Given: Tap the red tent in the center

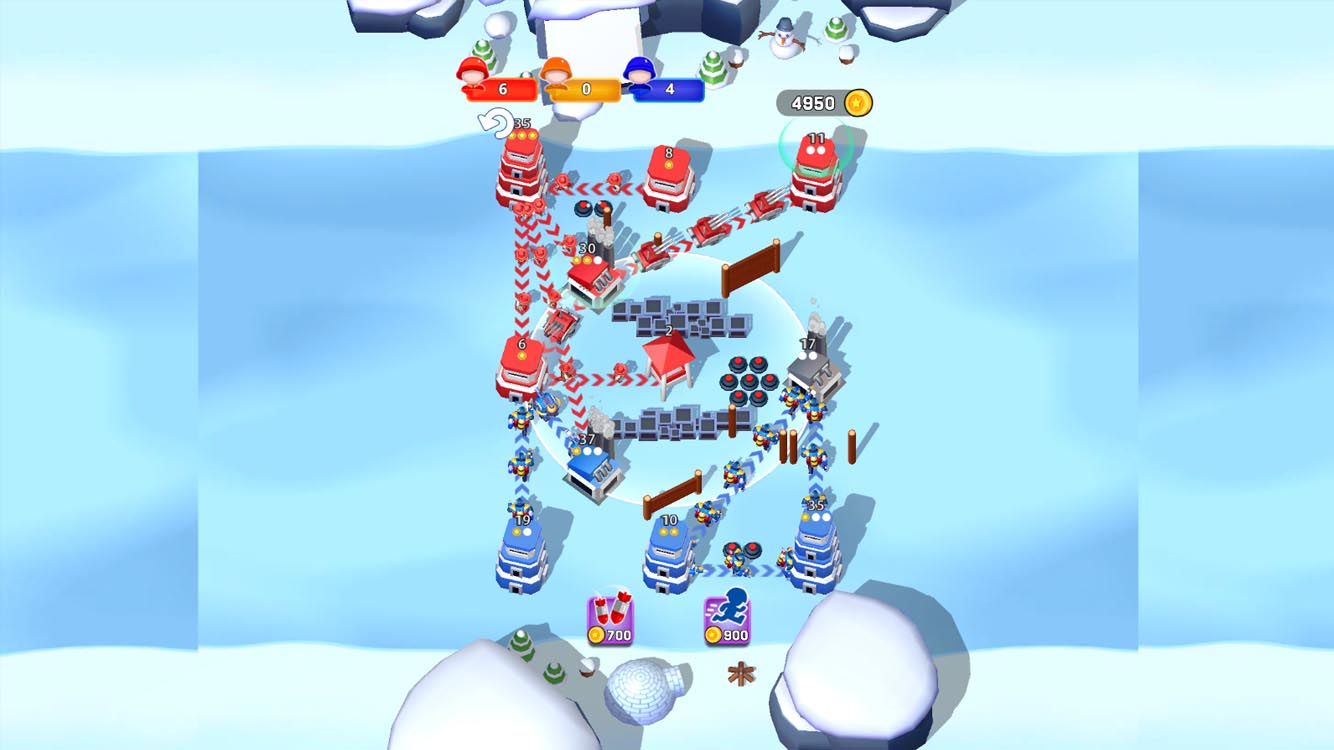Looking at the screenshot, I should pyautogui.click(x=670, y=360).
